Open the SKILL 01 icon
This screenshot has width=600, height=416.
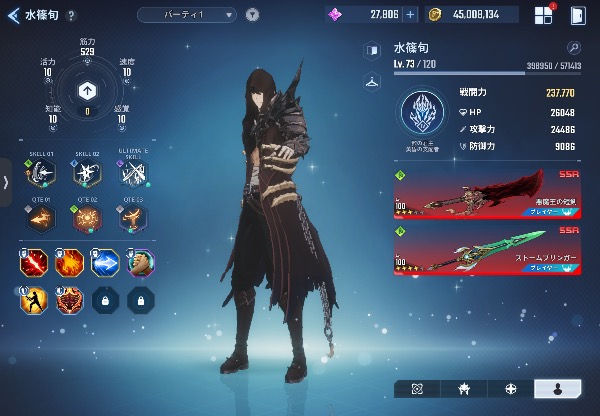pos(41,173)
